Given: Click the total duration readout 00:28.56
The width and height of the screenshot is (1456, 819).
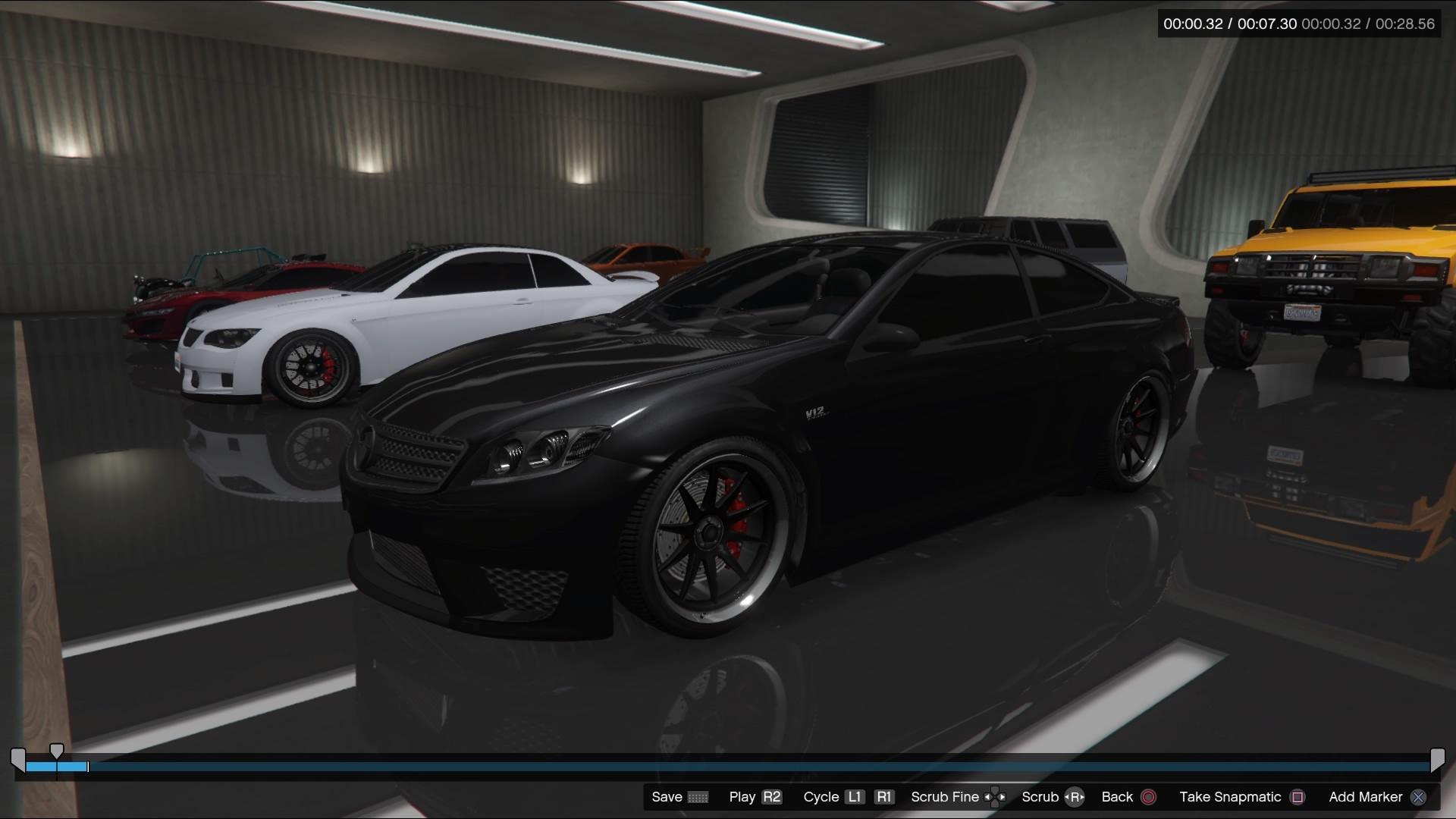Looking at the screenshot, I should (x=1404, y=24).
